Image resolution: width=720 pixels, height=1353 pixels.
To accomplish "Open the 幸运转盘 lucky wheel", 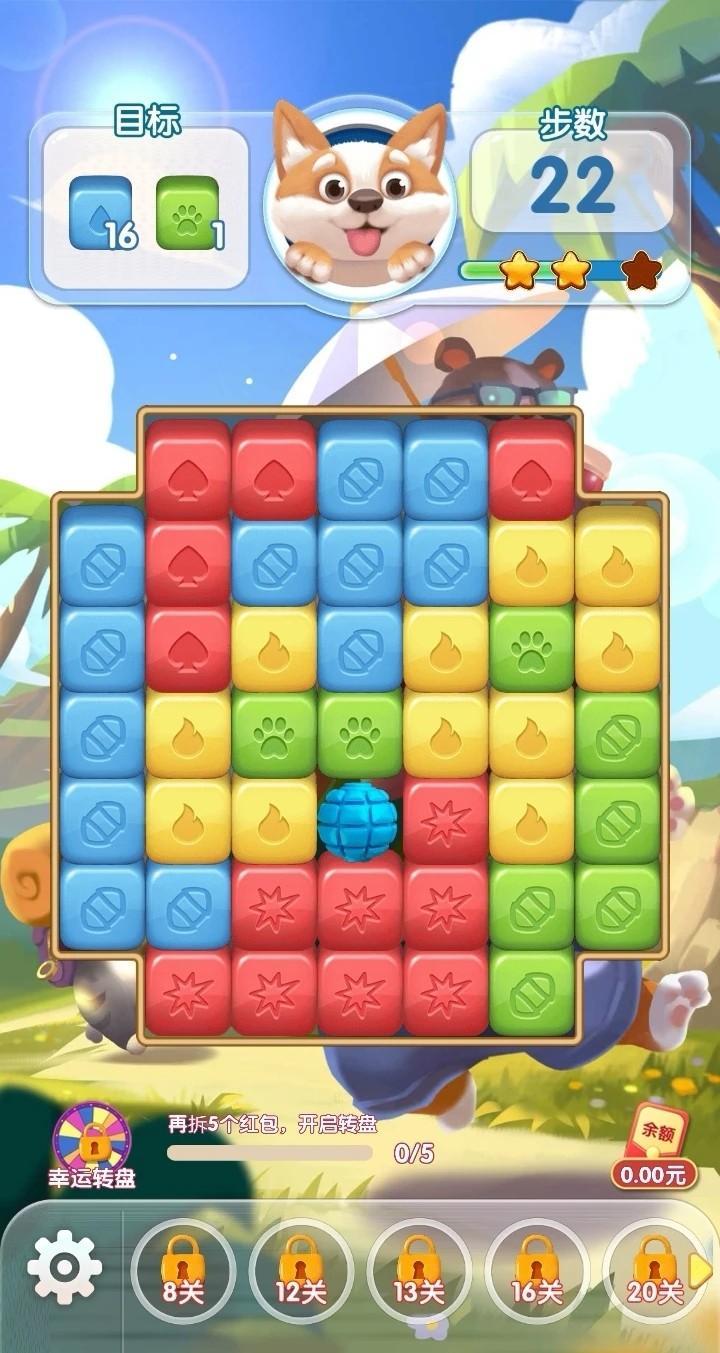I will [93, 1145].
